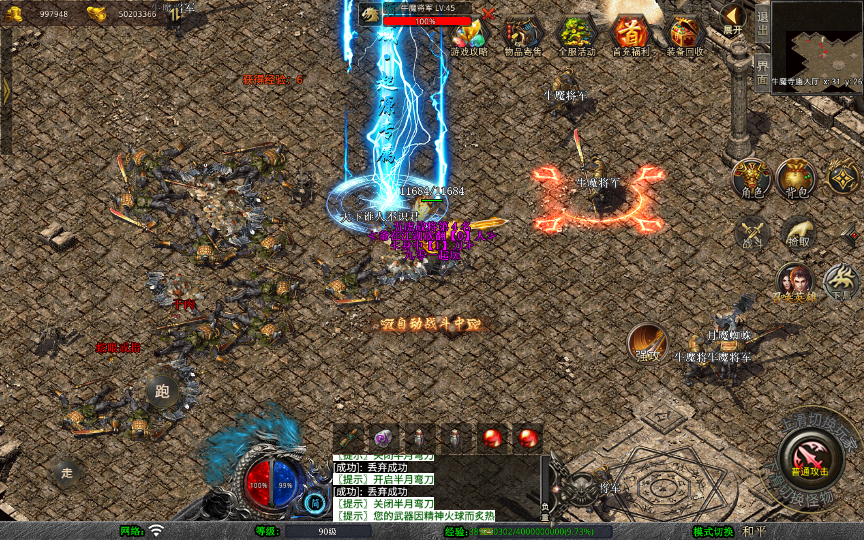
Task: Tap the 拾取 pickup hand button
Action: click(x=798, y=233)
